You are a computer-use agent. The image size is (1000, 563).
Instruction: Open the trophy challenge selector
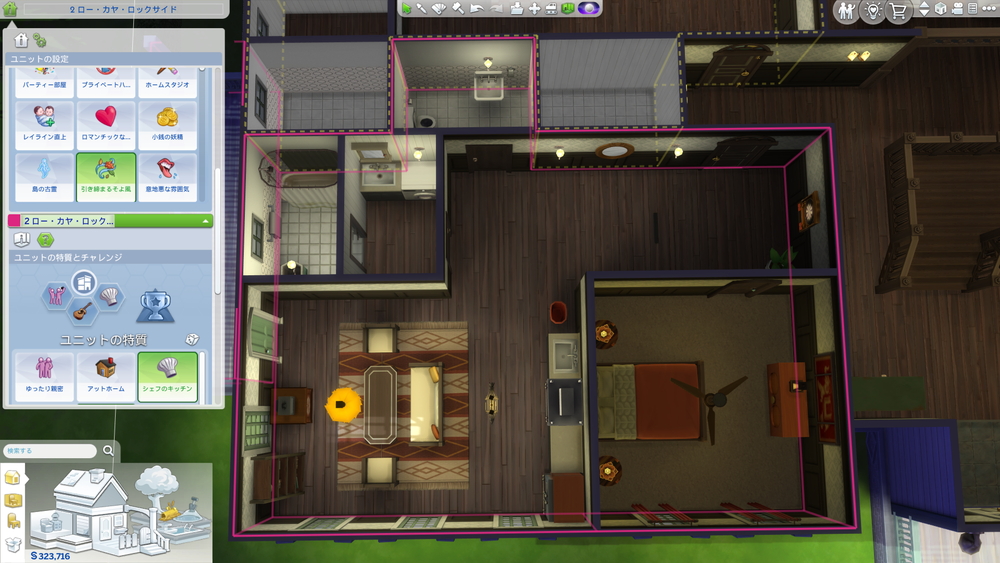click(151, 301)
